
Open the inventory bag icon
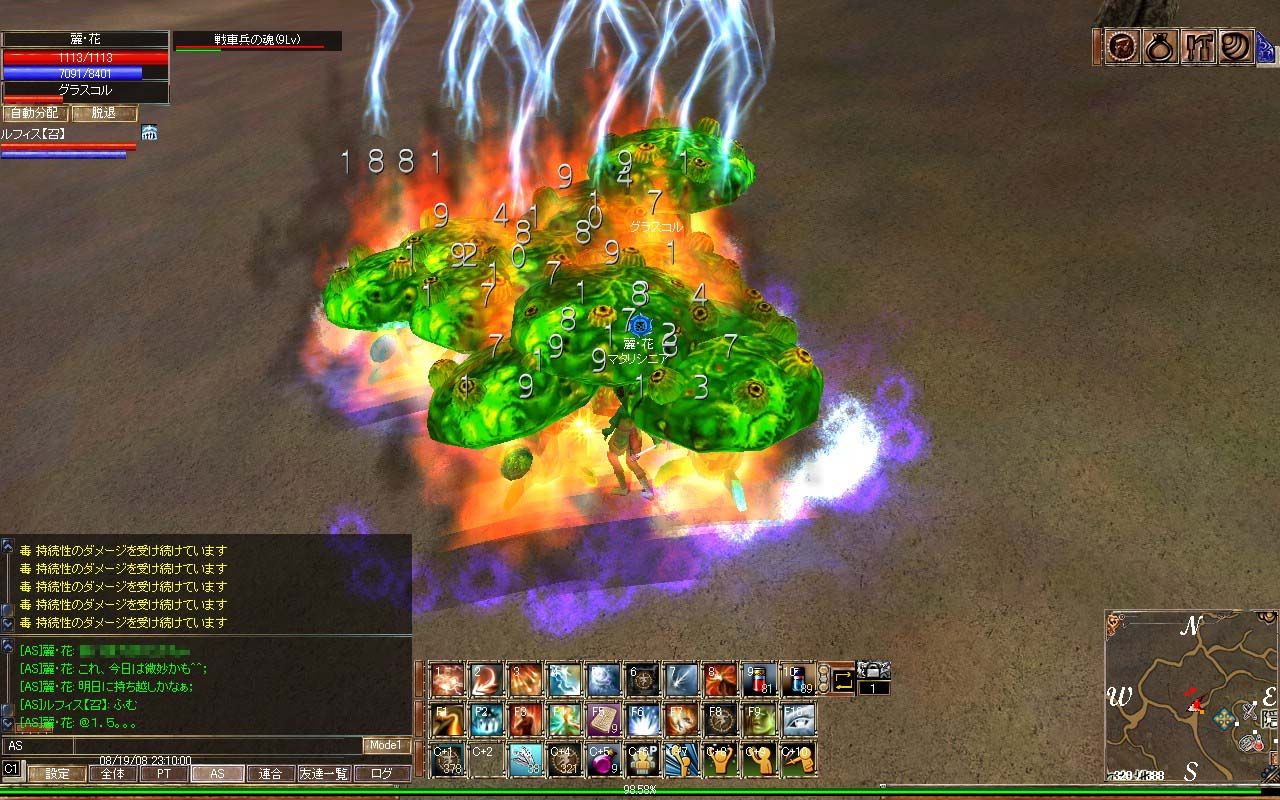pos(1160,47)
